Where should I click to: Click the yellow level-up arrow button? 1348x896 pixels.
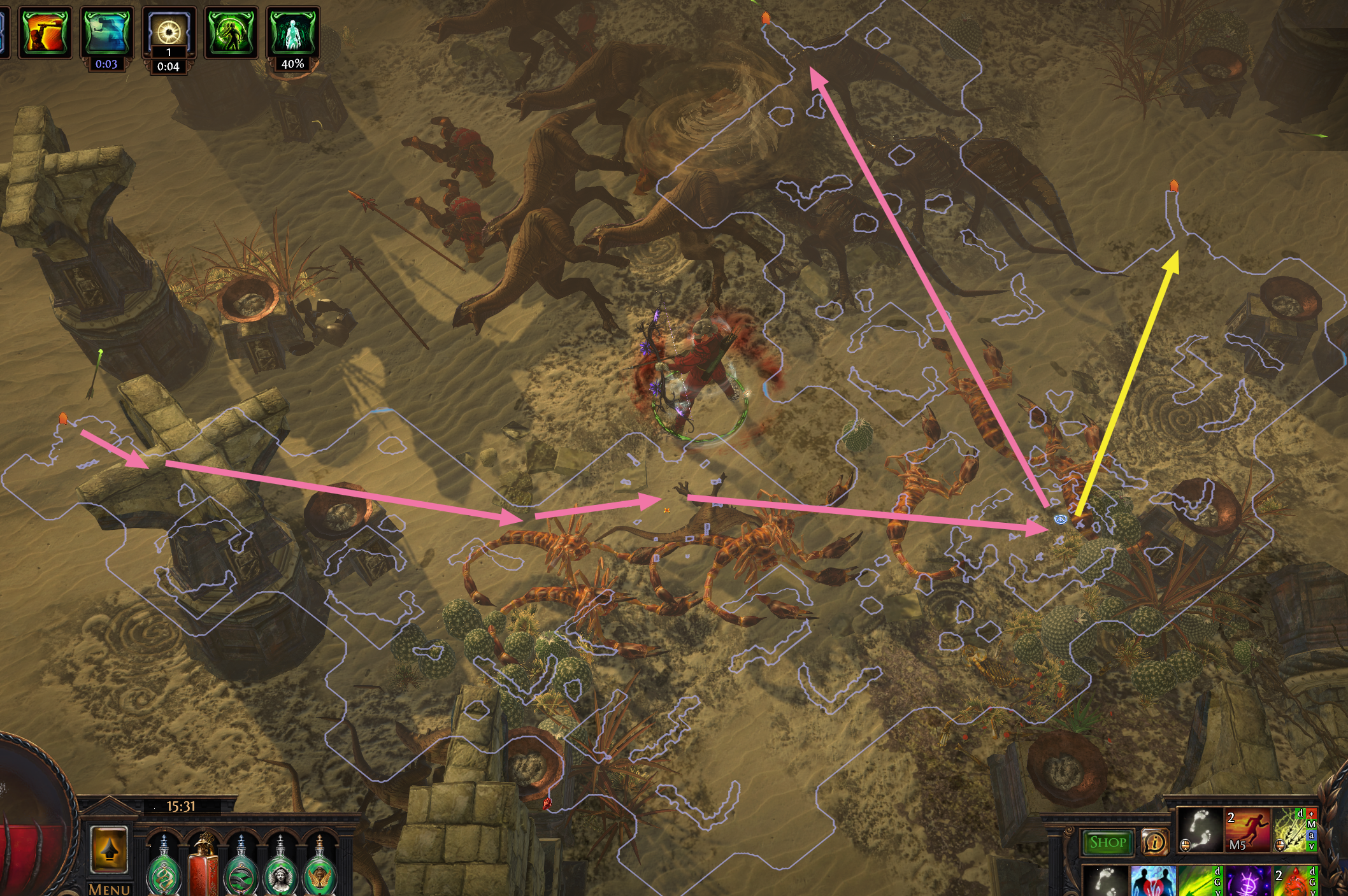(x=109, y=849)
